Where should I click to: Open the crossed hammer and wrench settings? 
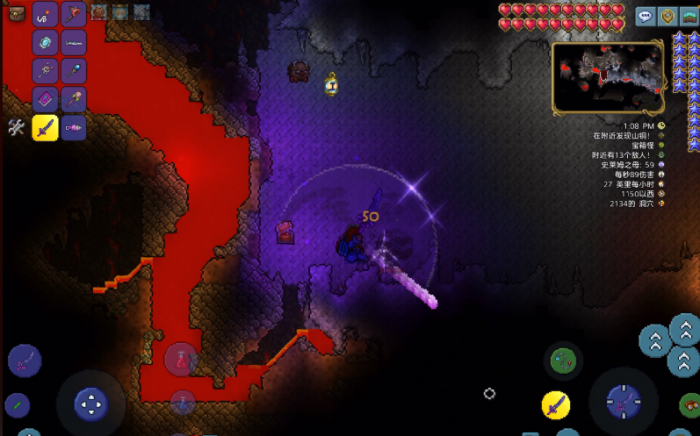coord(16,127)
